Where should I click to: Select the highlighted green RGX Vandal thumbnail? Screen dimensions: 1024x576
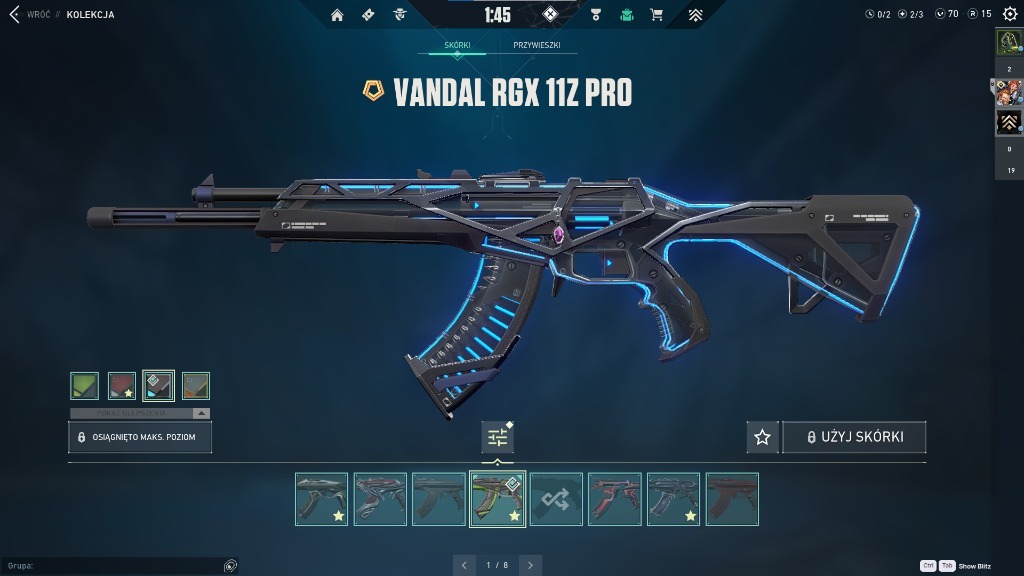[497, 499]
